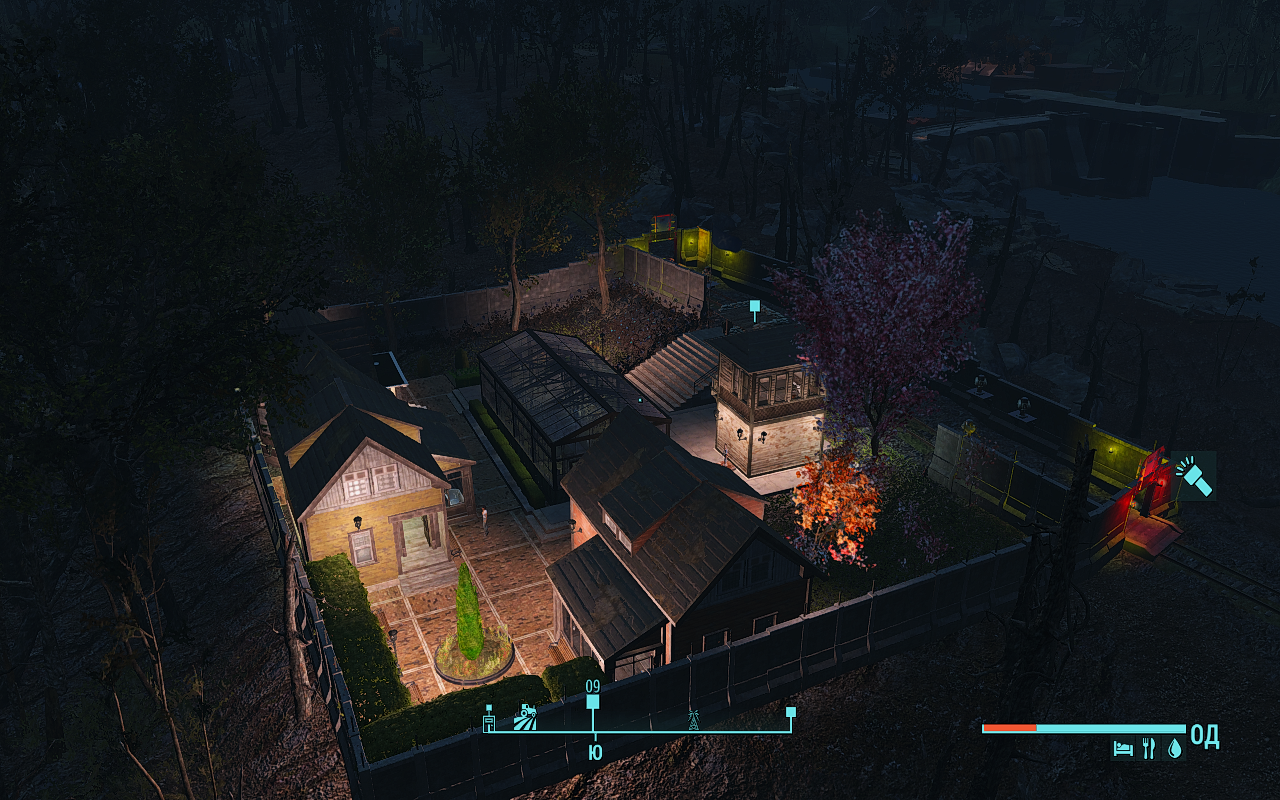Select the quest marker labeled 09

[x=593, y=702]
